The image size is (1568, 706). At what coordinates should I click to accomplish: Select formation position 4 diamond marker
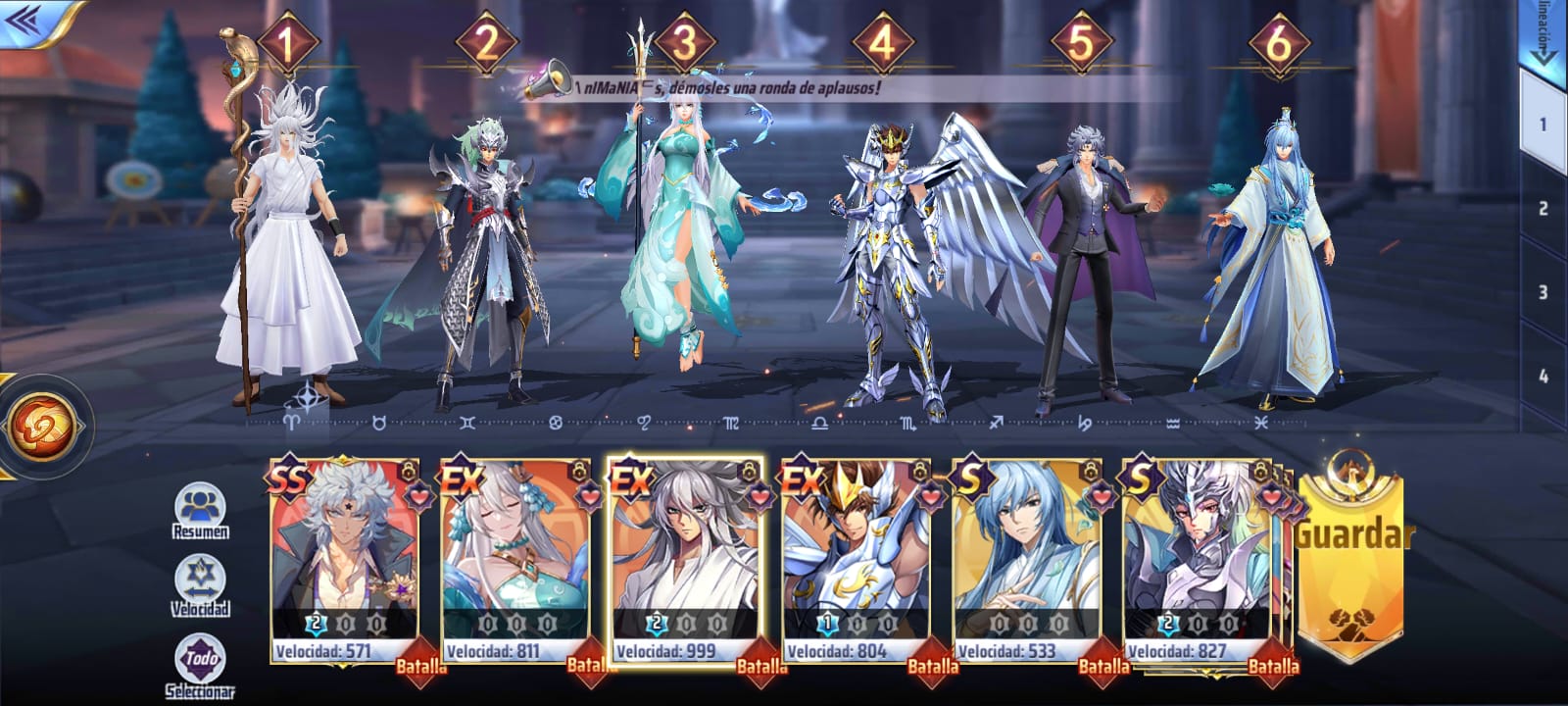coord(883,43)
